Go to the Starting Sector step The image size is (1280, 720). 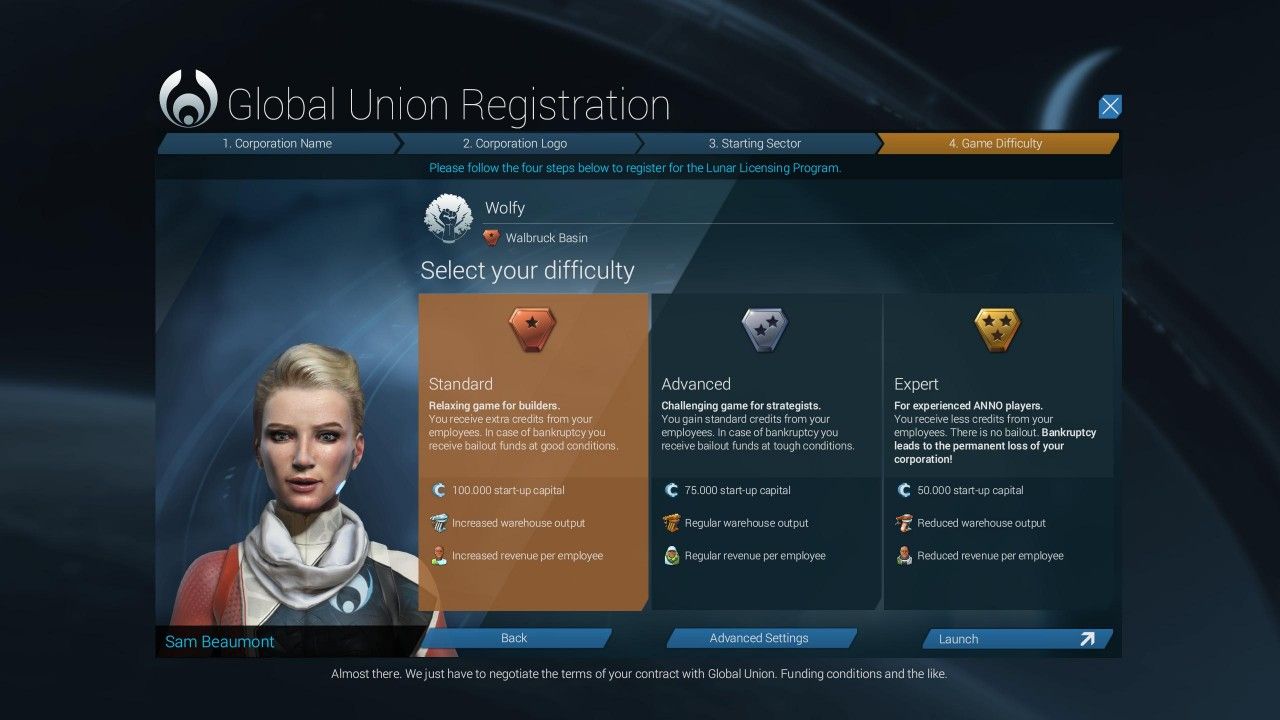(755, 143)
